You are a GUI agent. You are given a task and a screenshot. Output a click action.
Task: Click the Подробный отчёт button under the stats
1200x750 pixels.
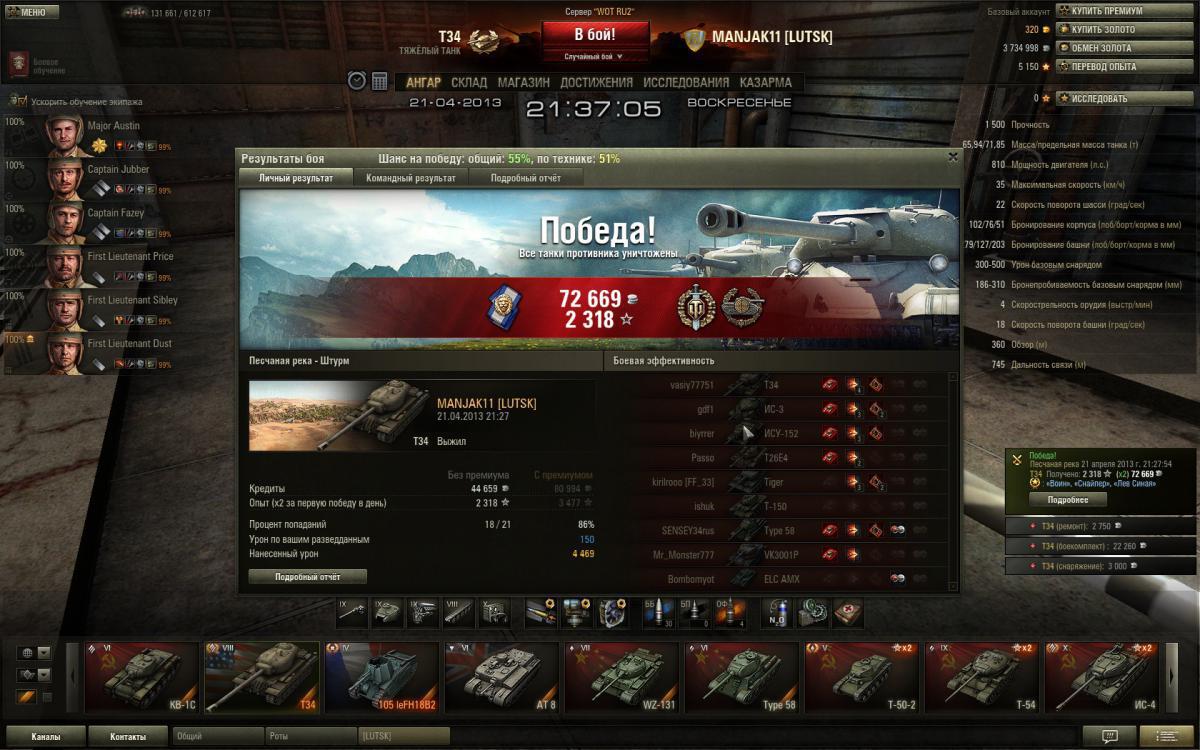(x=307, y=577)
